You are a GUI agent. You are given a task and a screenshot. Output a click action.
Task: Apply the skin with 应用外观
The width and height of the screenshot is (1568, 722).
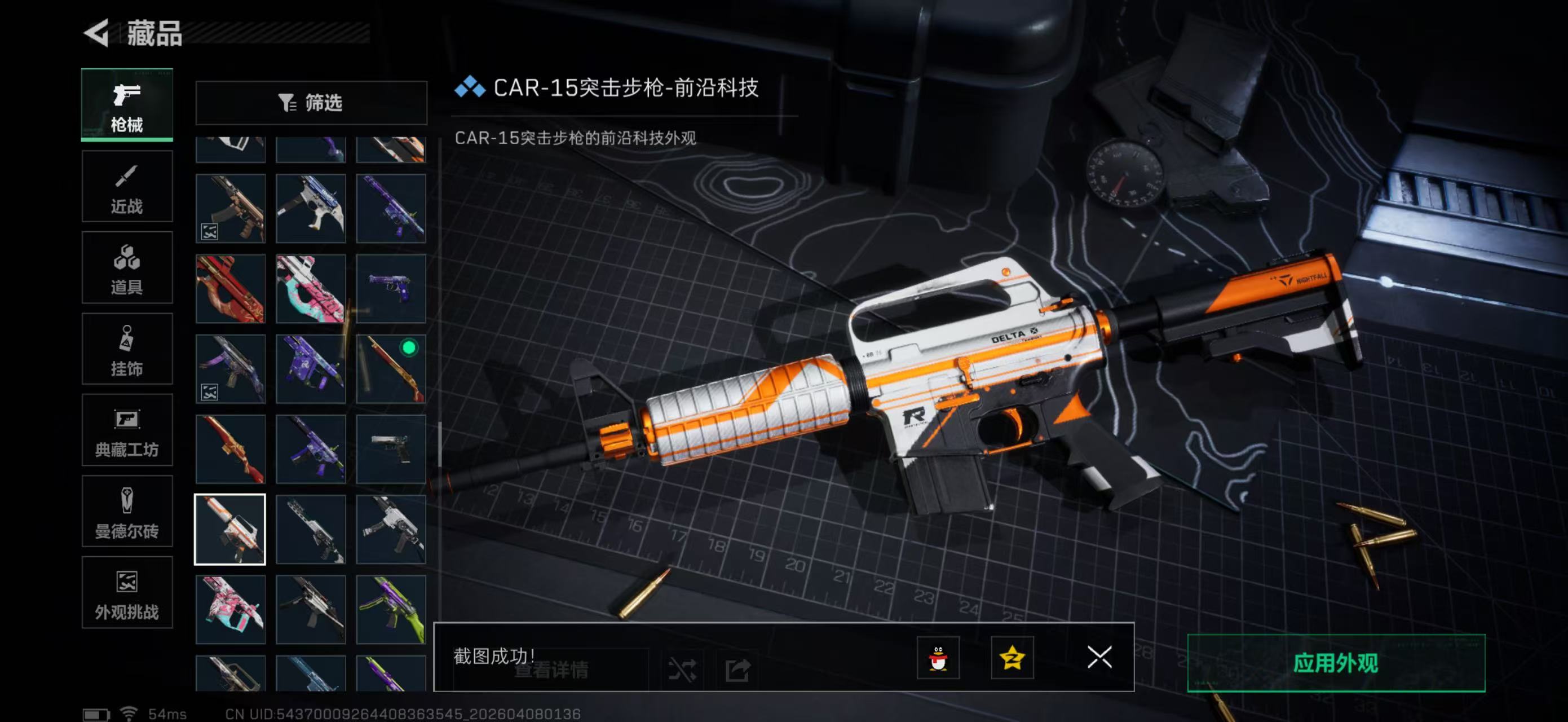pyautogui.click(x=1336, y=662)
